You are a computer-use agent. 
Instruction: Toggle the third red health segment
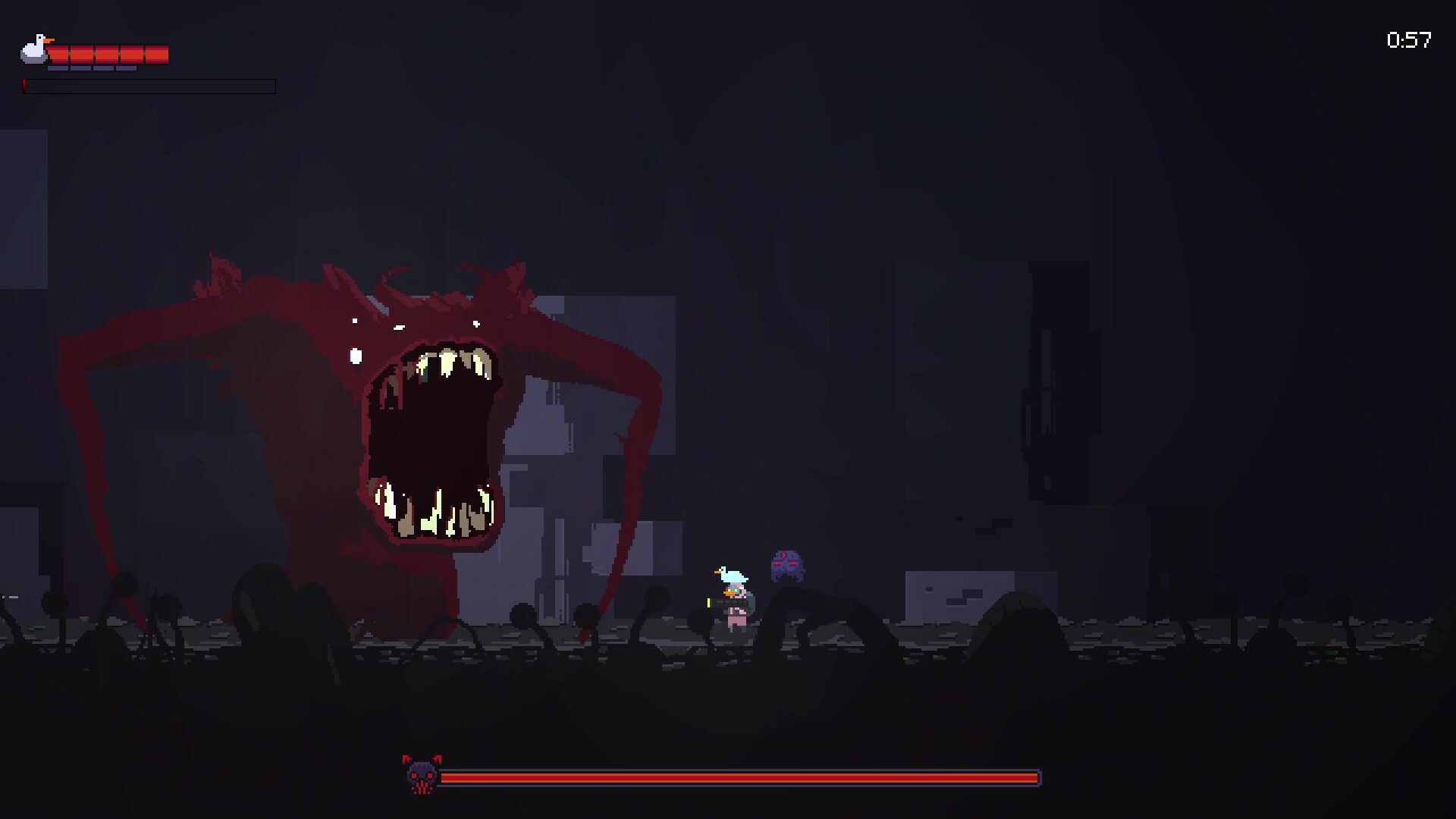coord(106,53)
